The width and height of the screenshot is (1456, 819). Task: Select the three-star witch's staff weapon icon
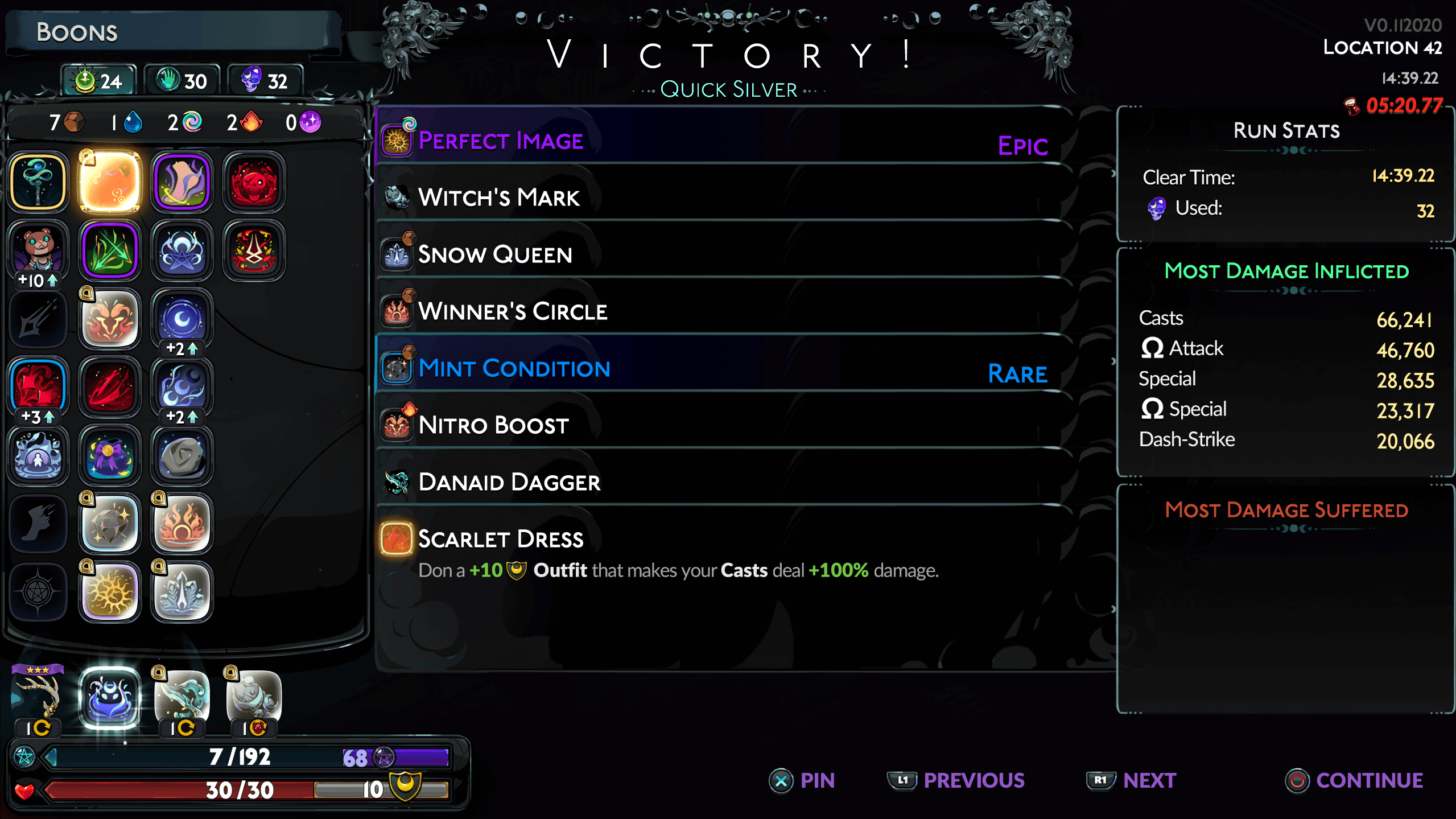tap(38, 695)
